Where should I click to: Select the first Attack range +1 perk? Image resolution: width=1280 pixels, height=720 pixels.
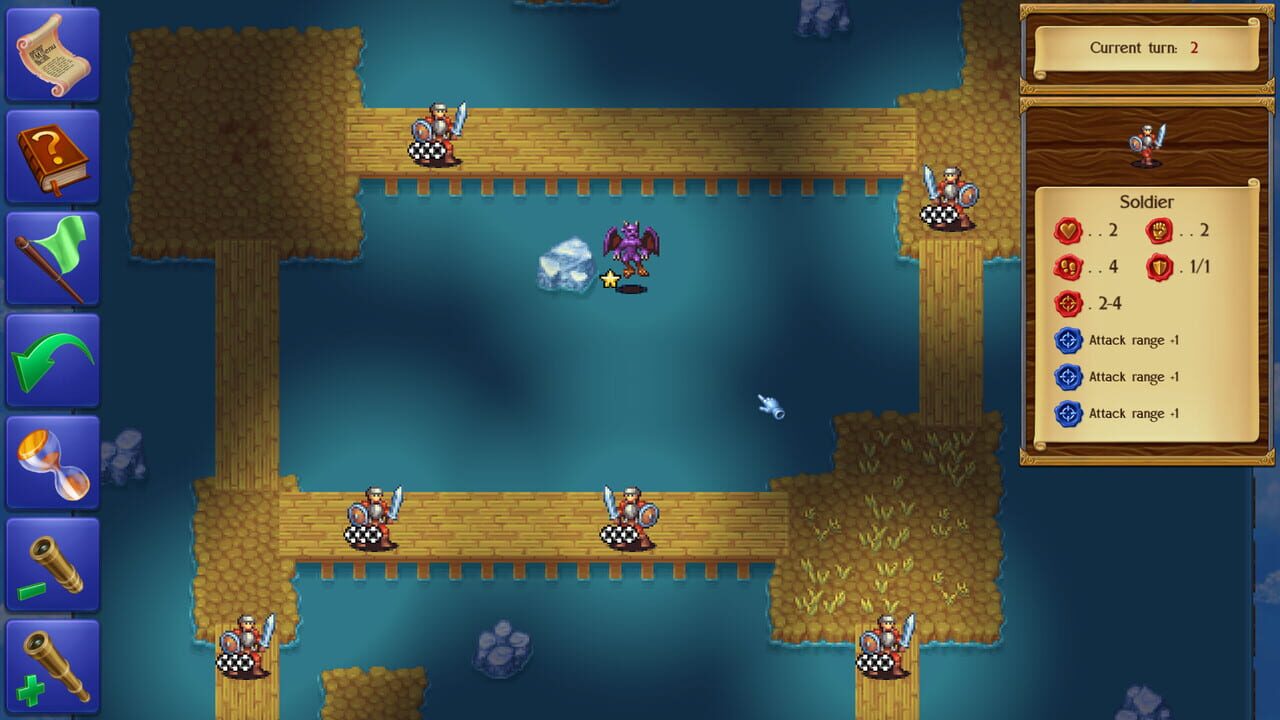tap(1069, 340)
